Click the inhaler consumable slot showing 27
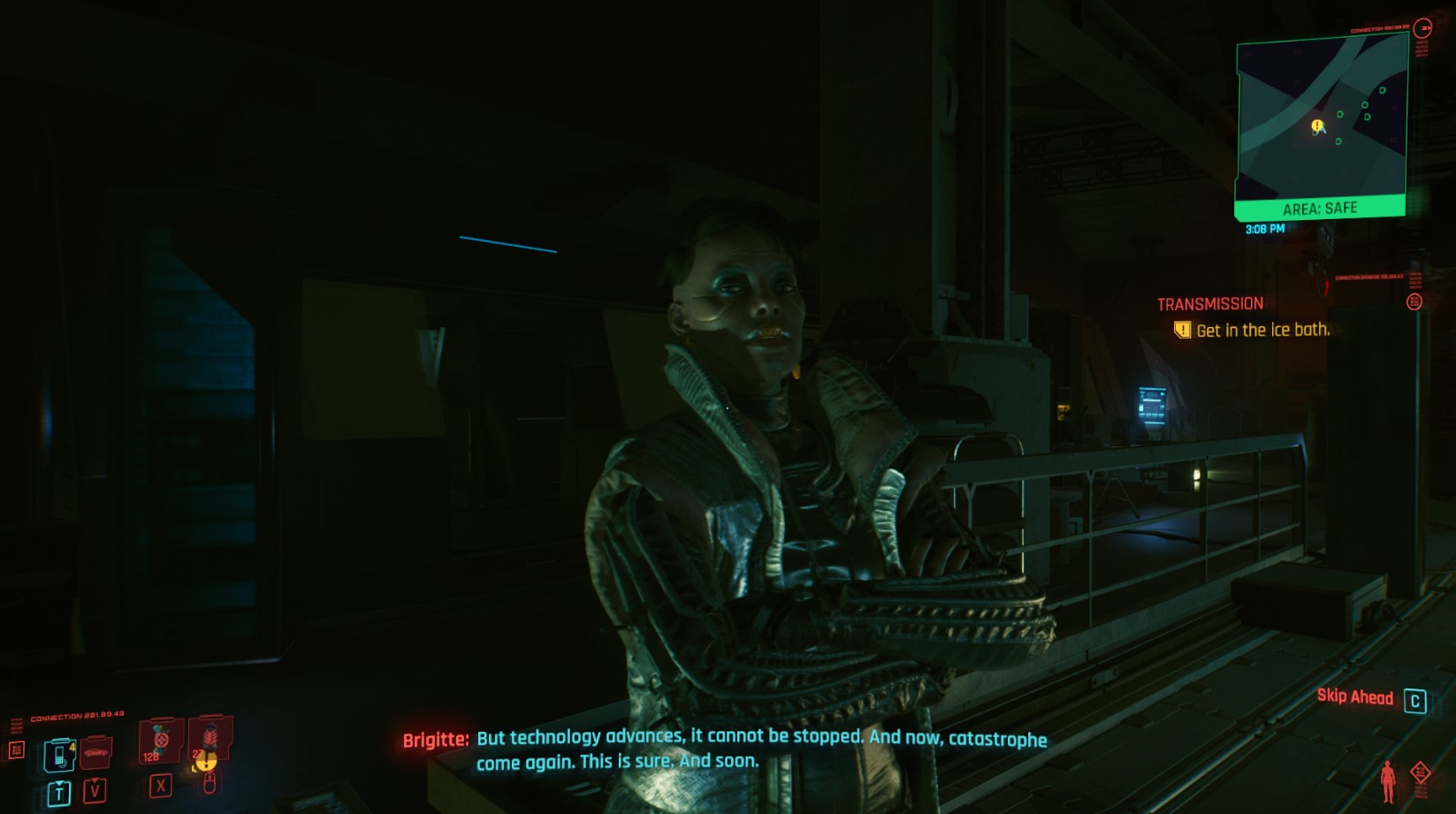Image resolution: width=1456 pixels, height=814 pixels. pyautogui.click(x=210, y=739)
